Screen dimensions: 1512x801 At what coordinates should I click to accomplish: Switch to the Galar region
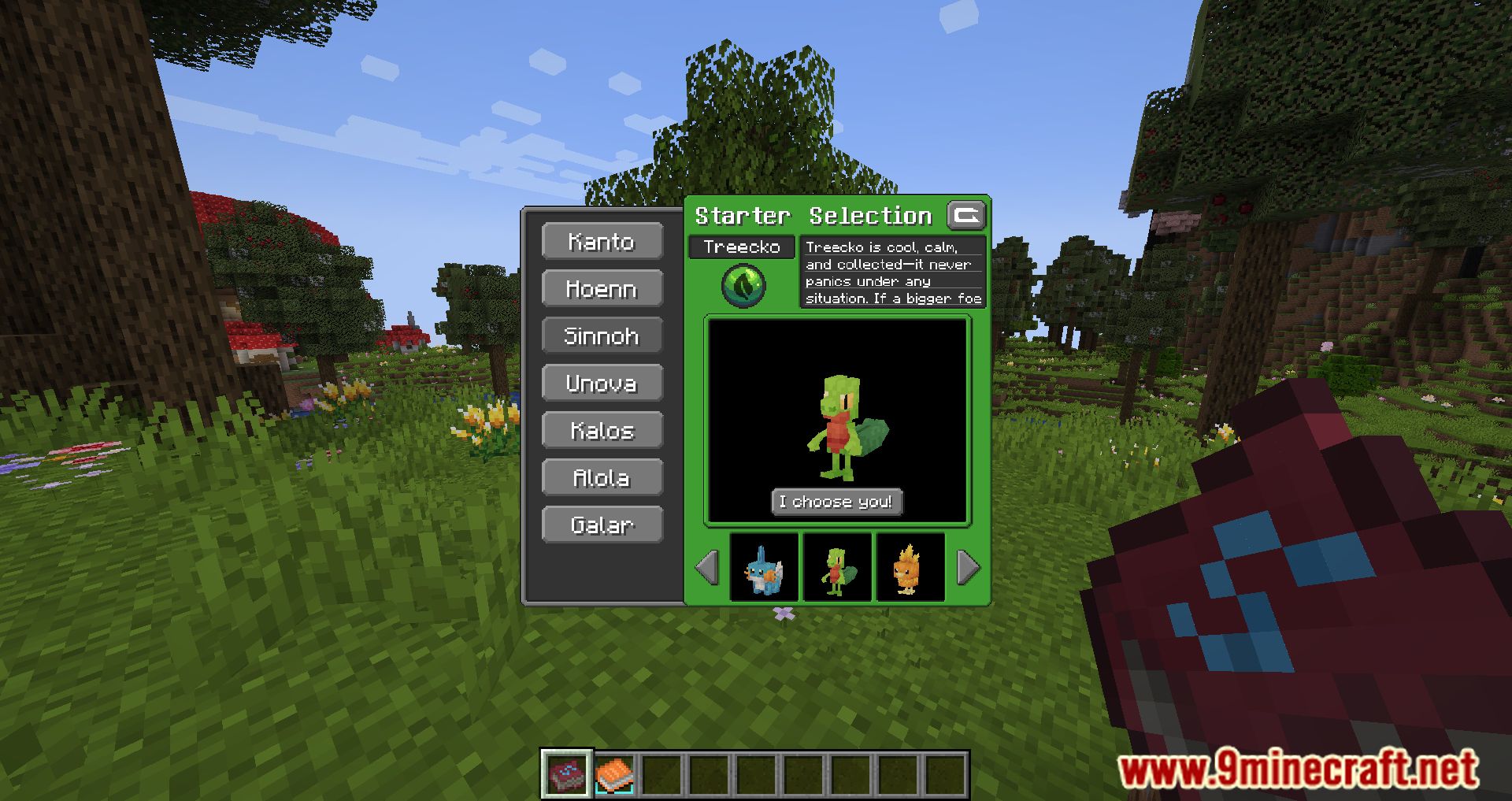coord(602,525)
